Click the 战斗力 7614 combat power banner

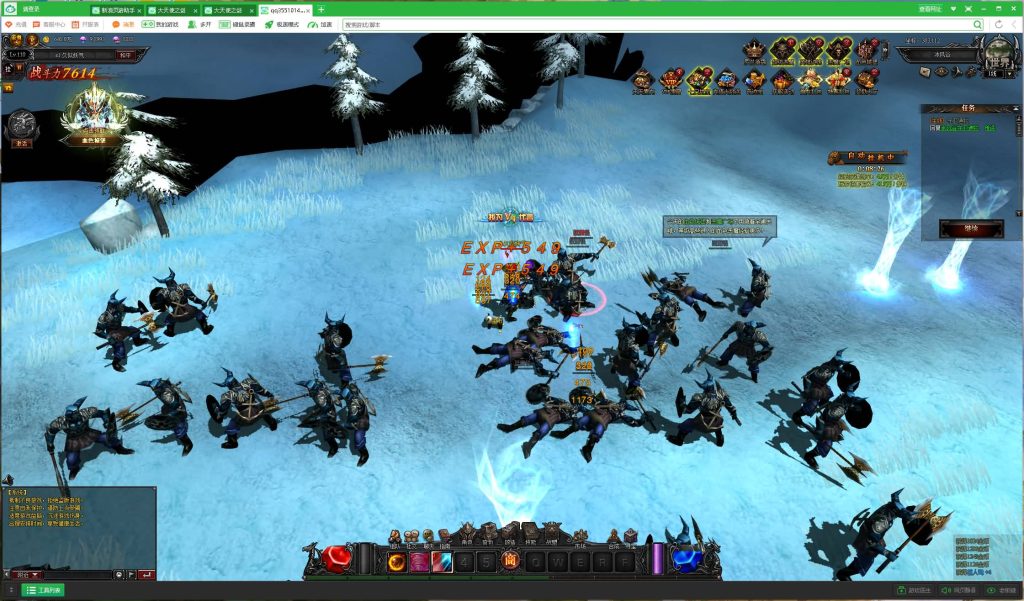(x=62, y=73)
